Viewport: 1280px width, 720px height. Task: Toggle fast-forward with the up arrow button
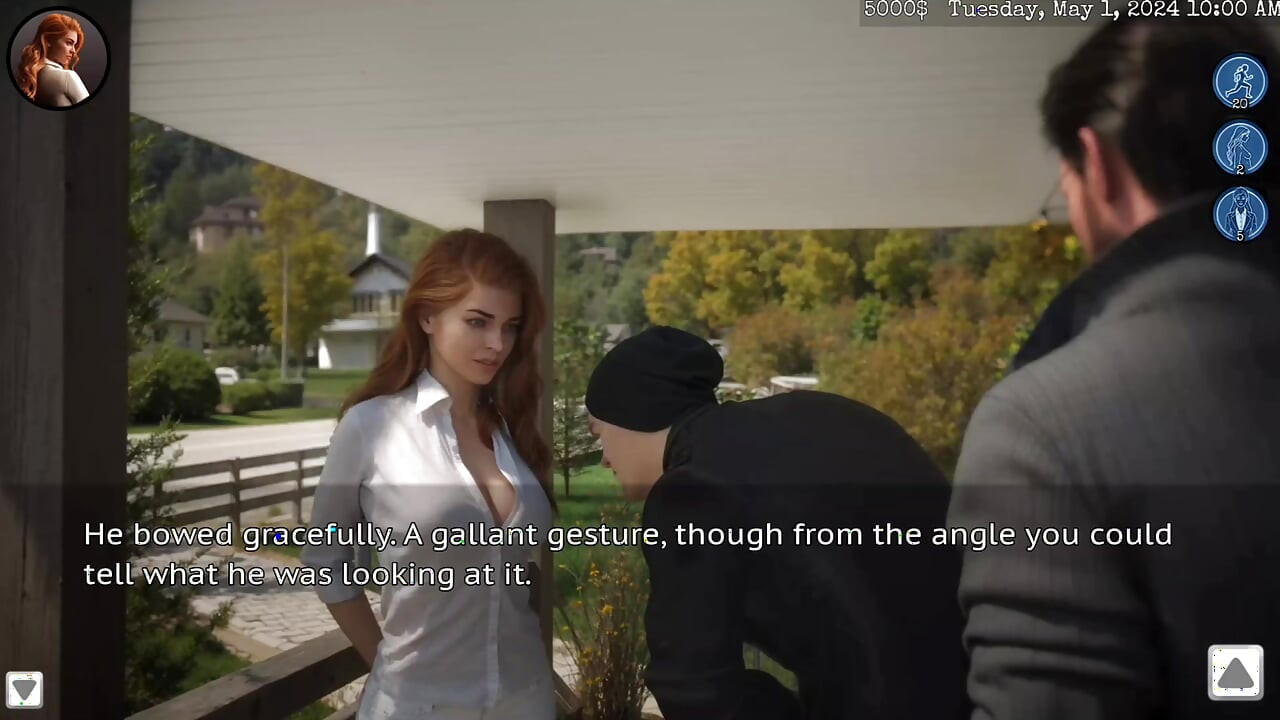click(x=1236, y=672)
